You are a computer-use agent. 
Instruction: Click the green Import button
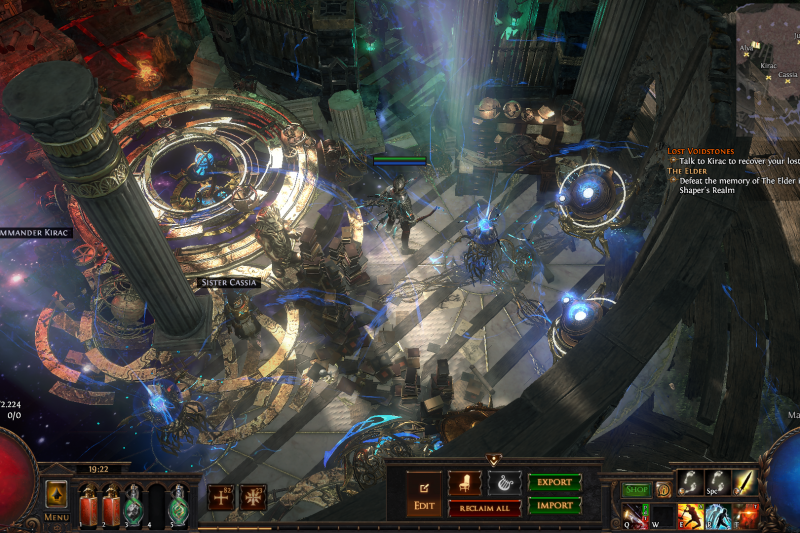[x=555, y=505]
